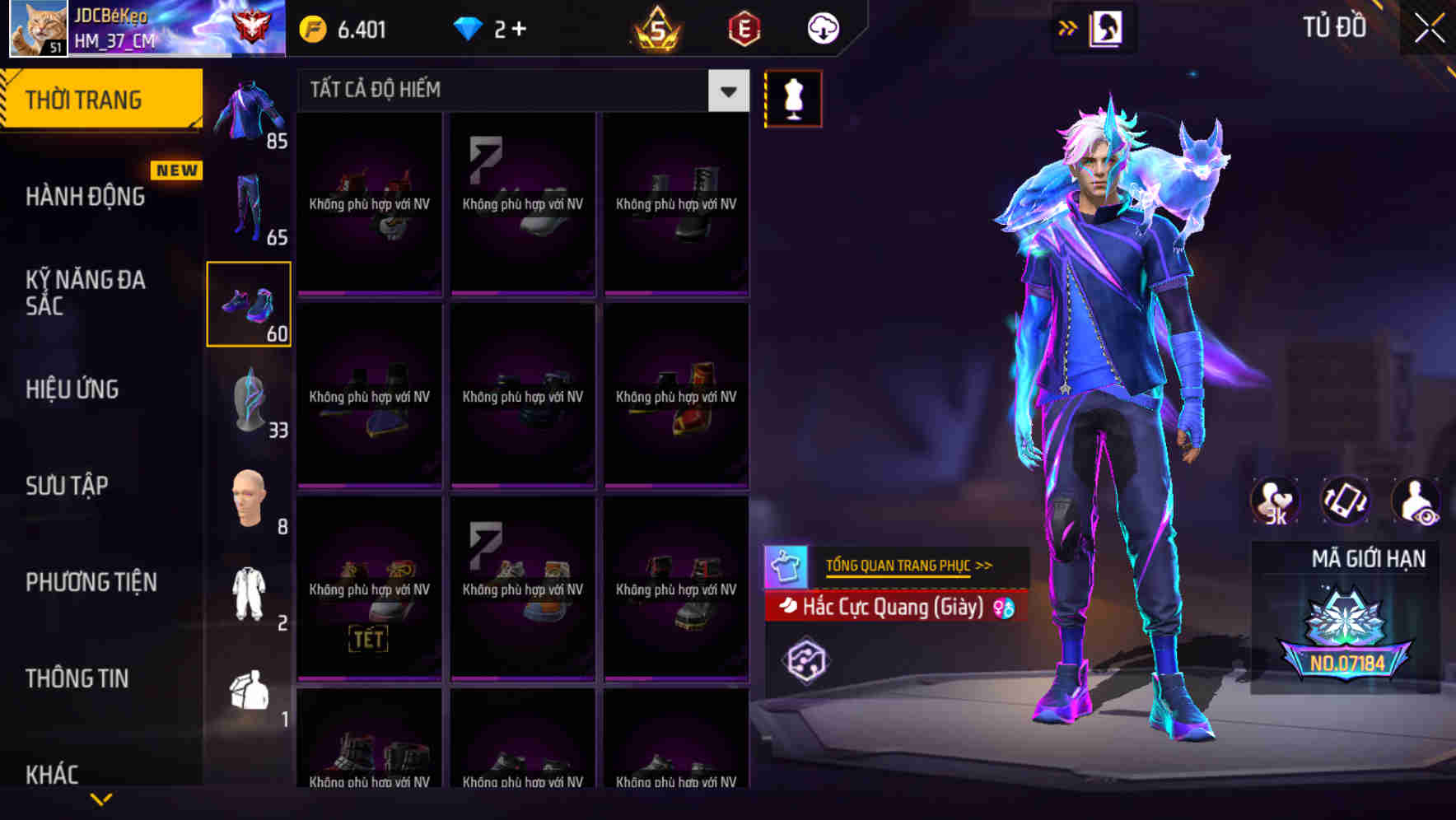The width and height of the screenshot is (1456, 820).
Task: Collapse the panel with the >> chevron near top right
Action: click(1068, 26)
